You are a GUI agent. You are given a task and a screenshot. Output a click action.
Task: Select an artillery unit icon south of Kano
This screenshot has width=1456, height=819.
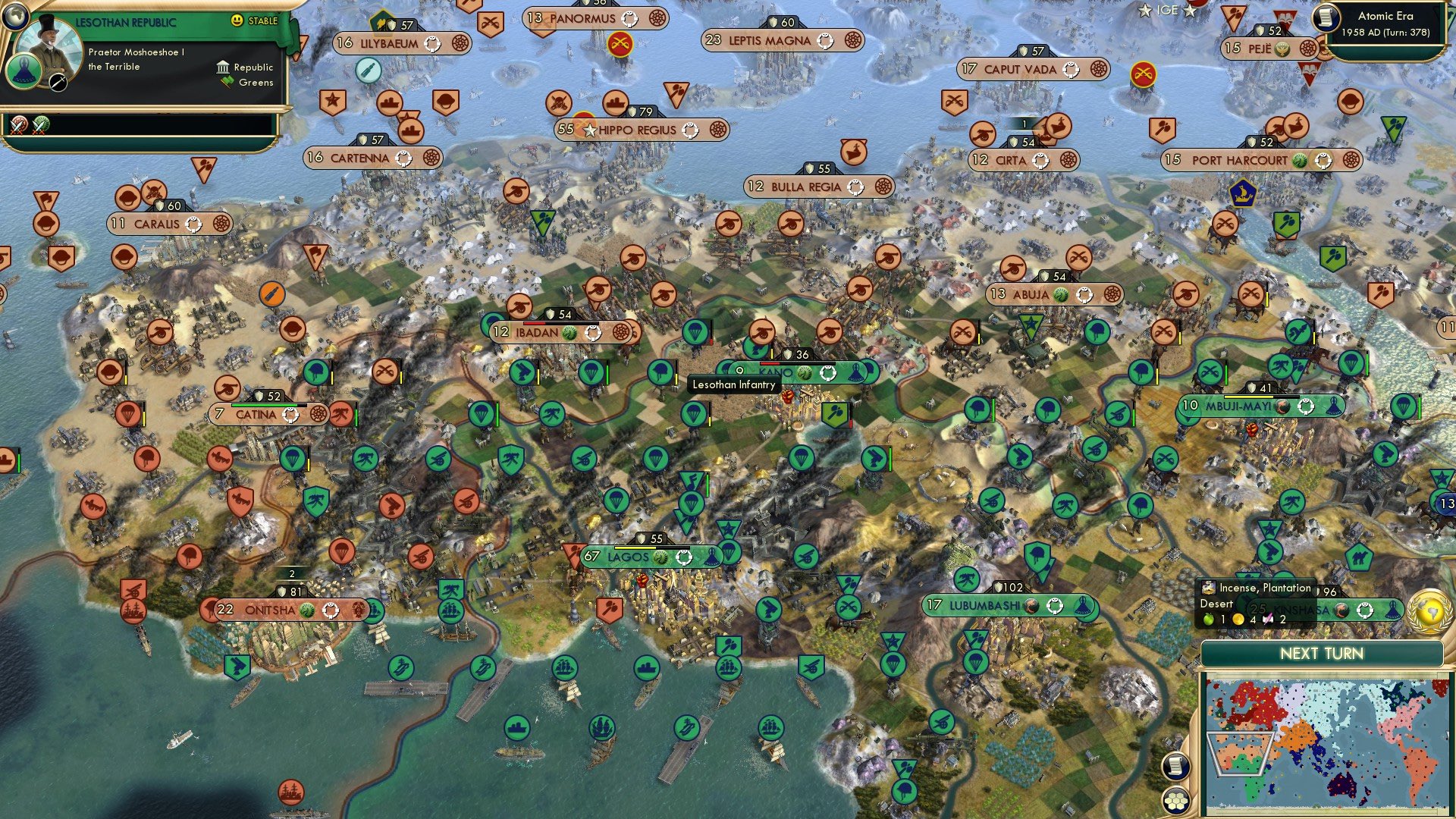click(x=805, y=557)
